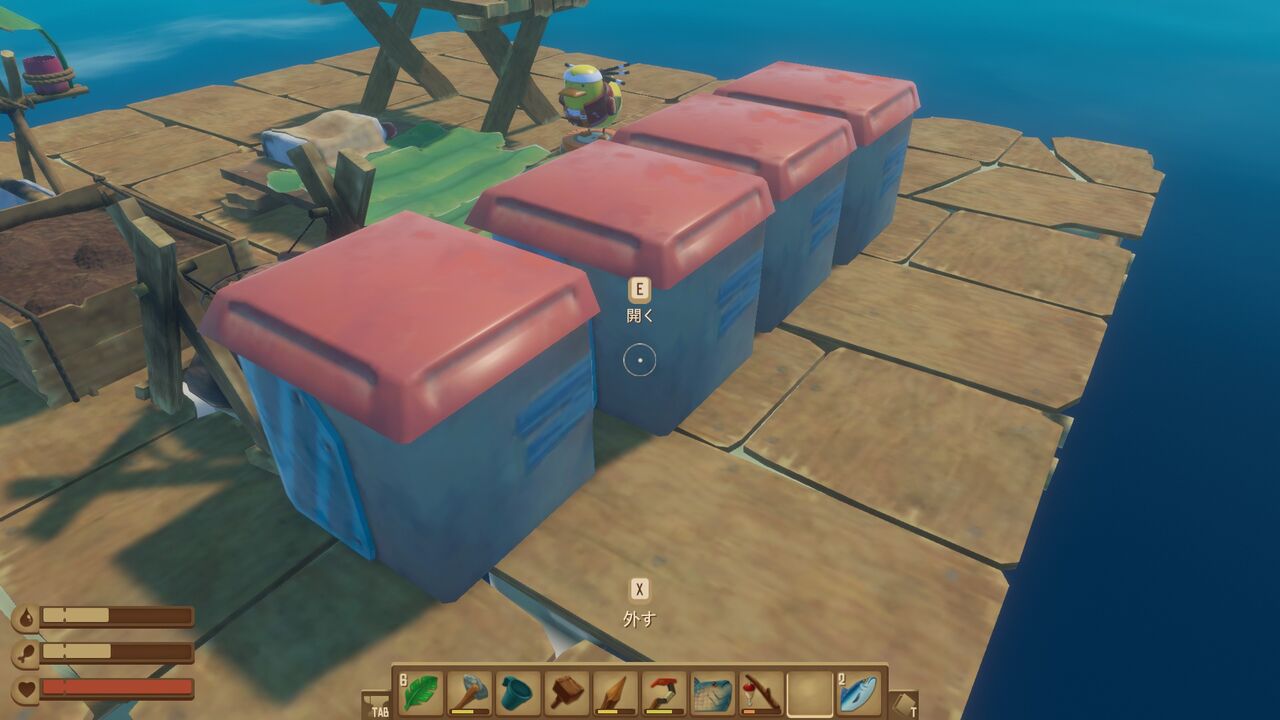Click the empty hotbar slot
Viewport: 1280px width, 720px height.
coord(807,688)
